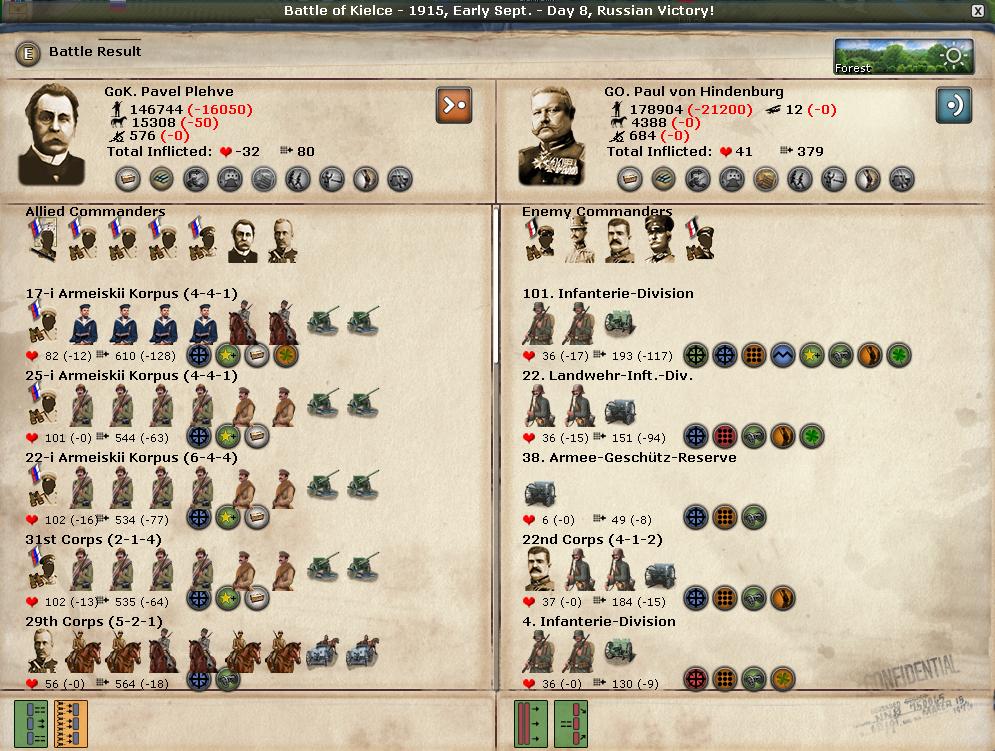The width and height of the screenshot is (995, 751).
Task: Click the enemy panel's red double-bar formation button
Action: [x=528, y=723]
